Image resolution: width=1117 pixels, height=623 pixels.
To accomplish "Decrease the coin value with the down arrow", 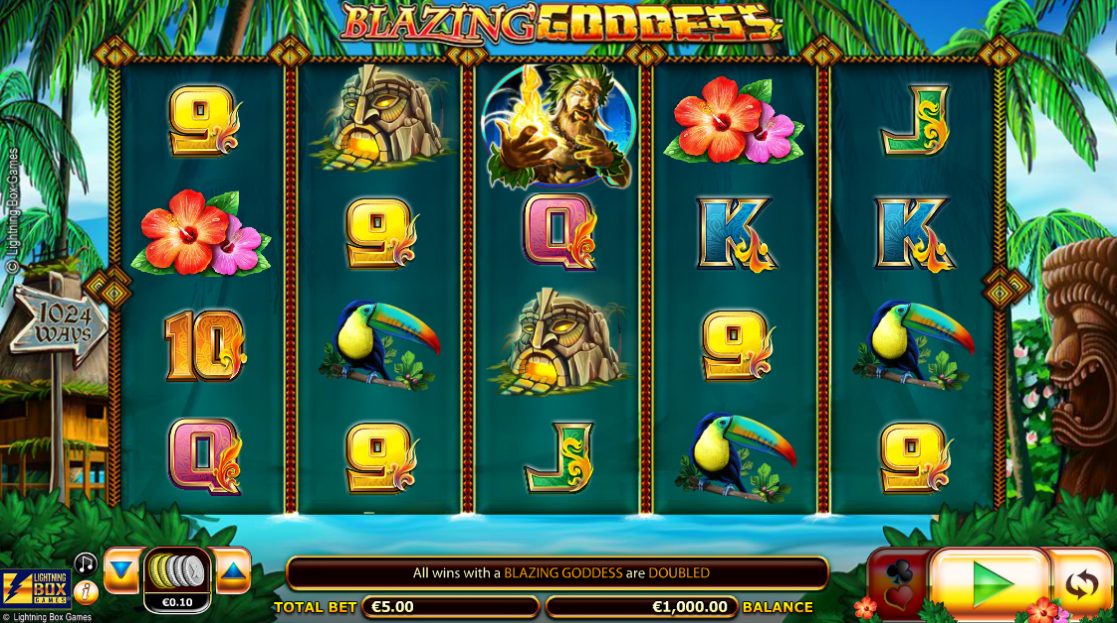I will click(121, 570).
